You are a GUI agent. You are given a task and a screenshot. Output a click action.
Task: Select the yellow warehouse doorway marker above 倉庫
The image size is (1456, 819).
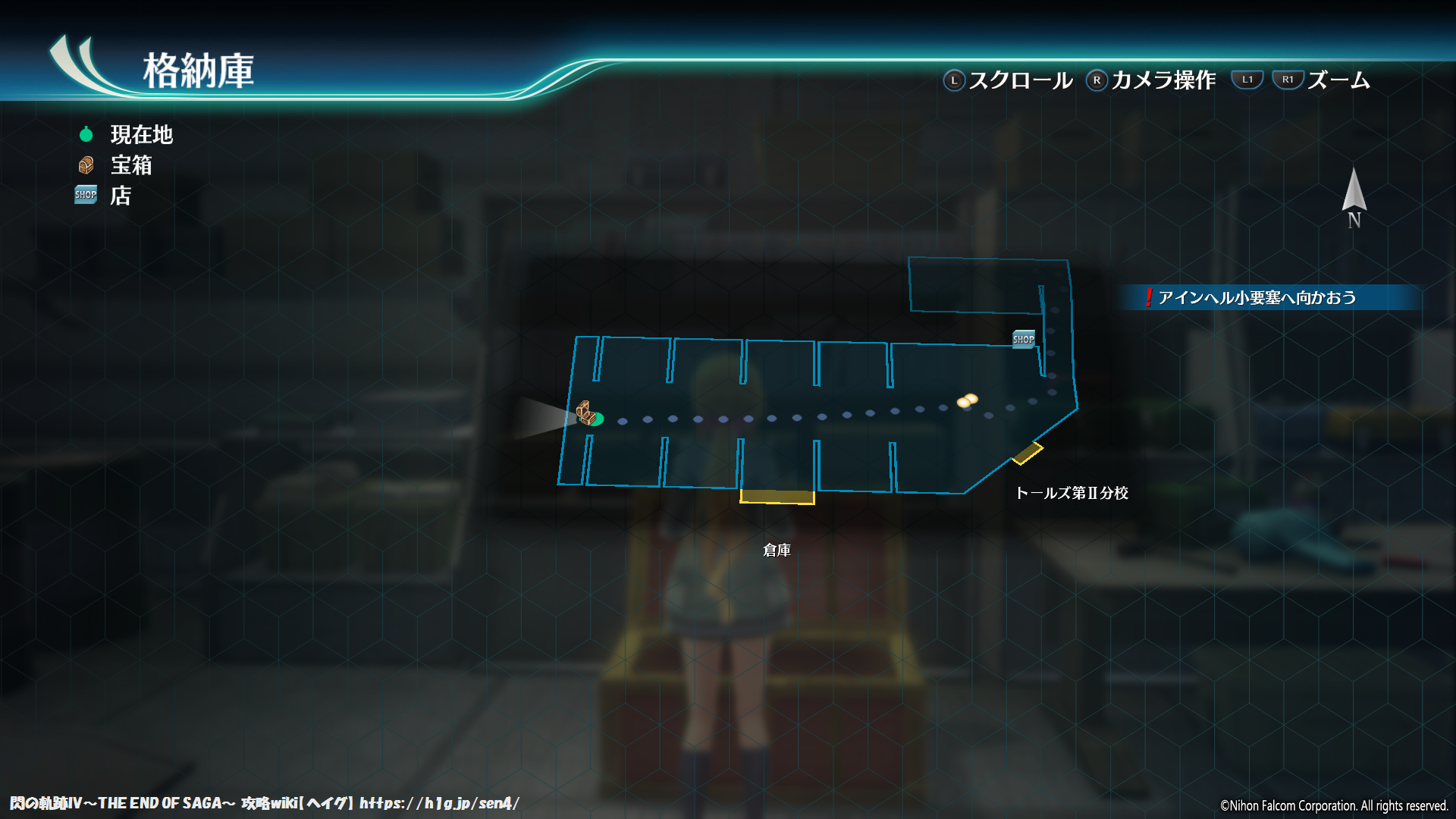pos(777,497)
